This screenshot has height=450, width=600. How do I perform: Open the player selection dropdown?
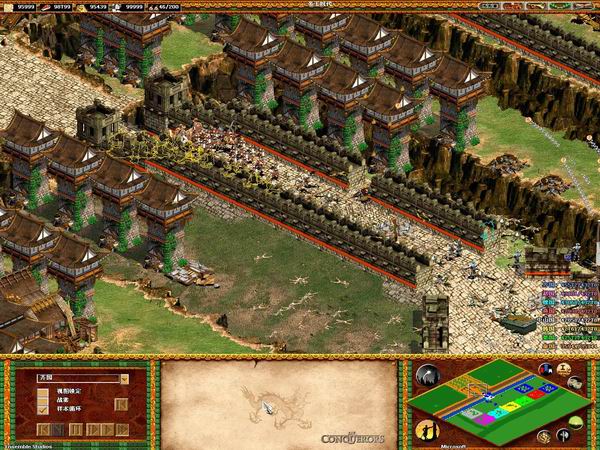124,379
